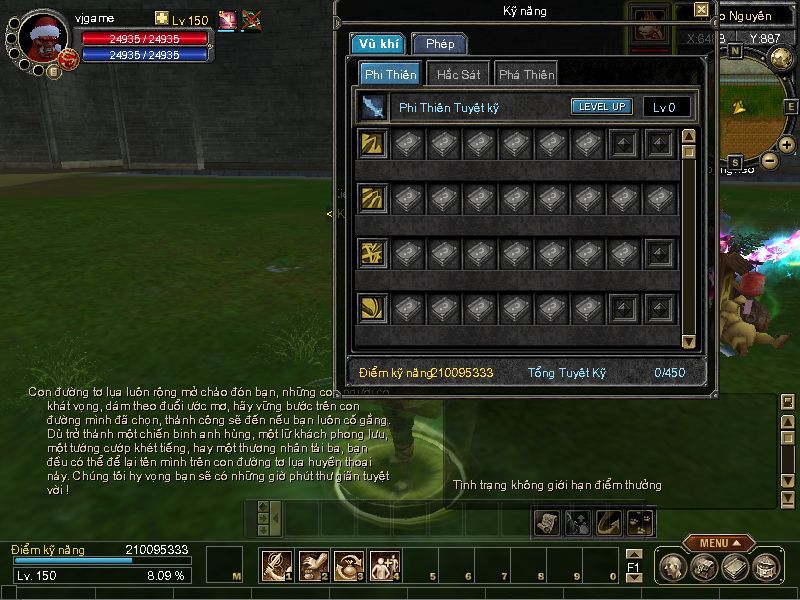Select the Phi Thiên skill tree tab

point(390,75)
